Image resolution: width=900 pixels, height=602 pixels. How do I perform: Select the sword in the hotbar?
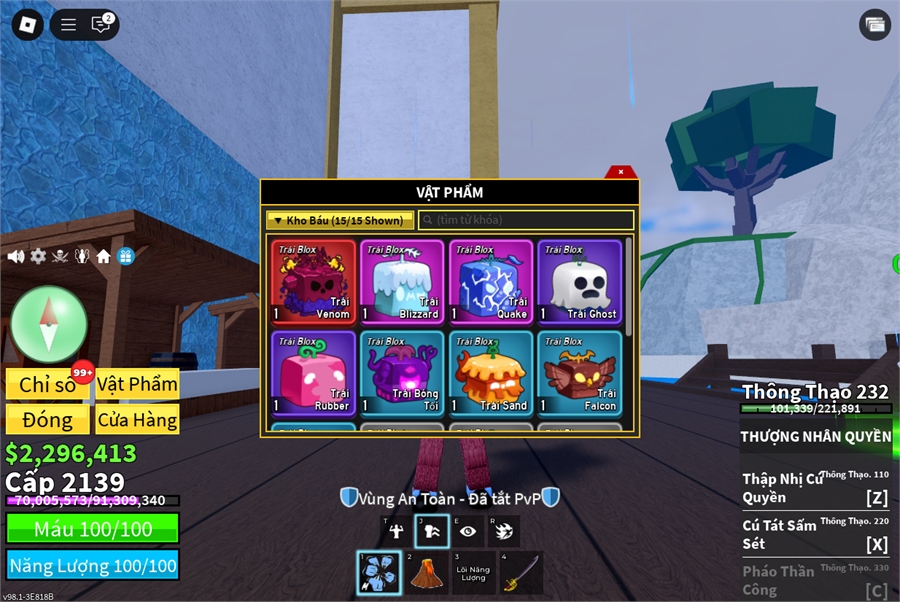pyautogui.click(x=521, y=573)
